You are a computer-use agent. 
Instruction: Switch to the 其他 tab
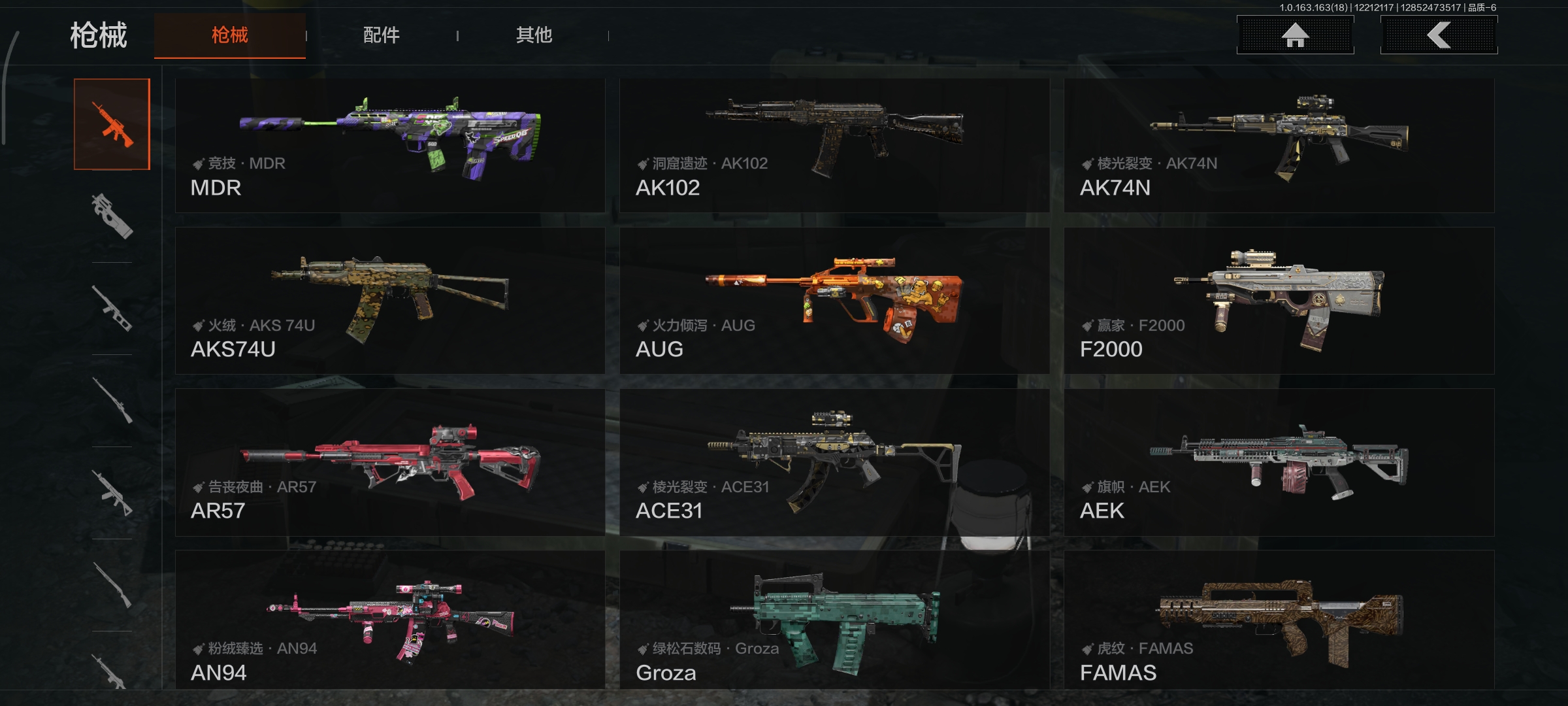[534, 35]
